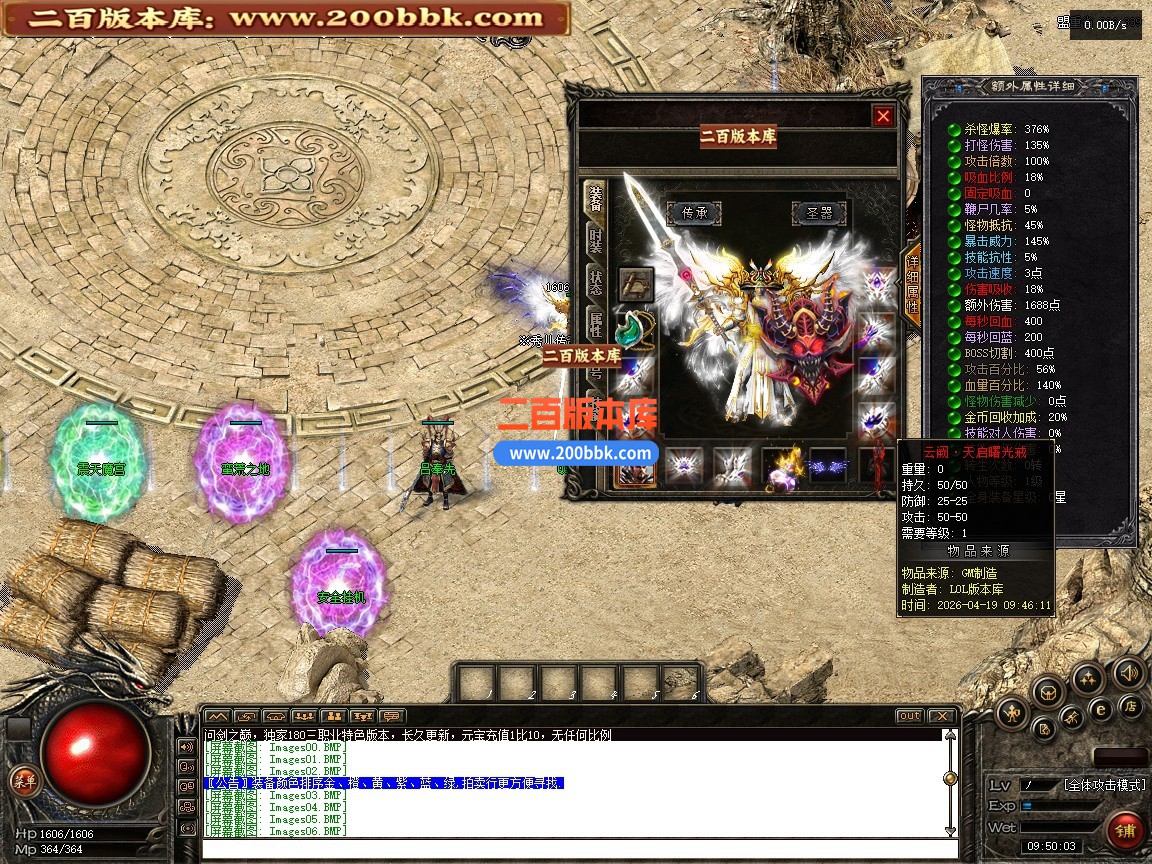Open the character figure icon button
Screen dimensions: 1152x864
1014,711
